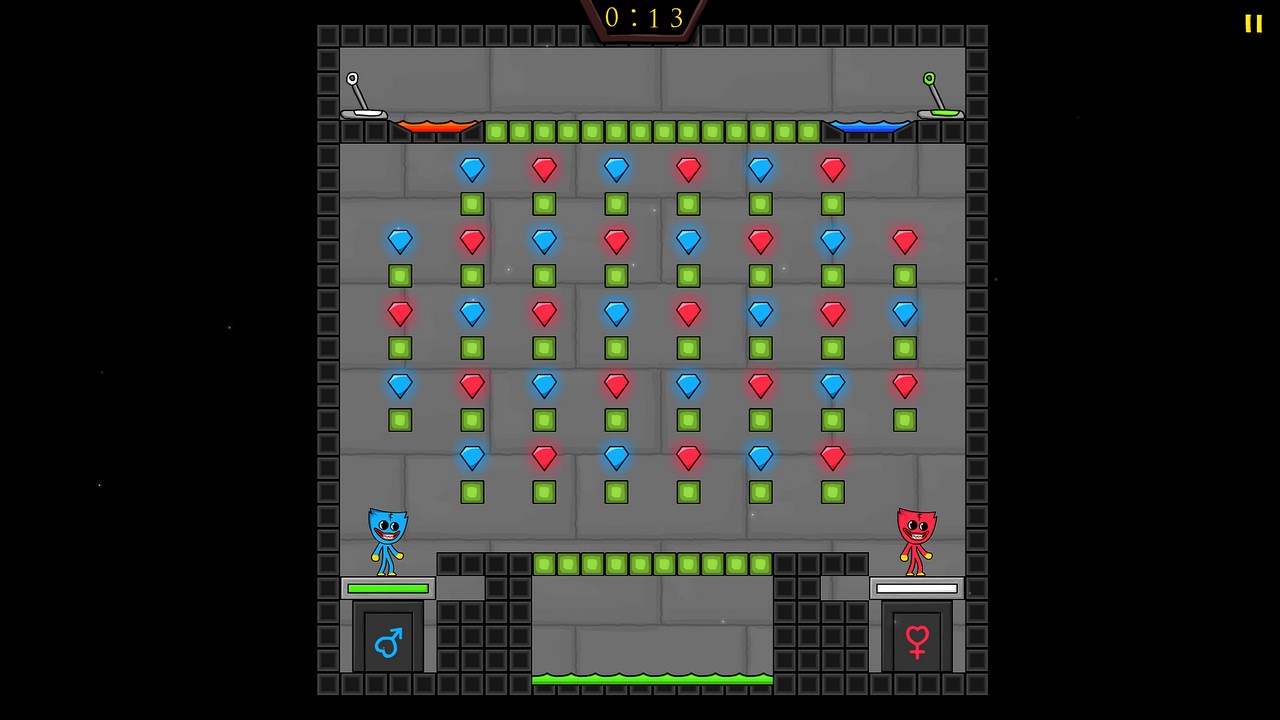
Task: Click the timer showing 0:13
Action: click(643, 17)
